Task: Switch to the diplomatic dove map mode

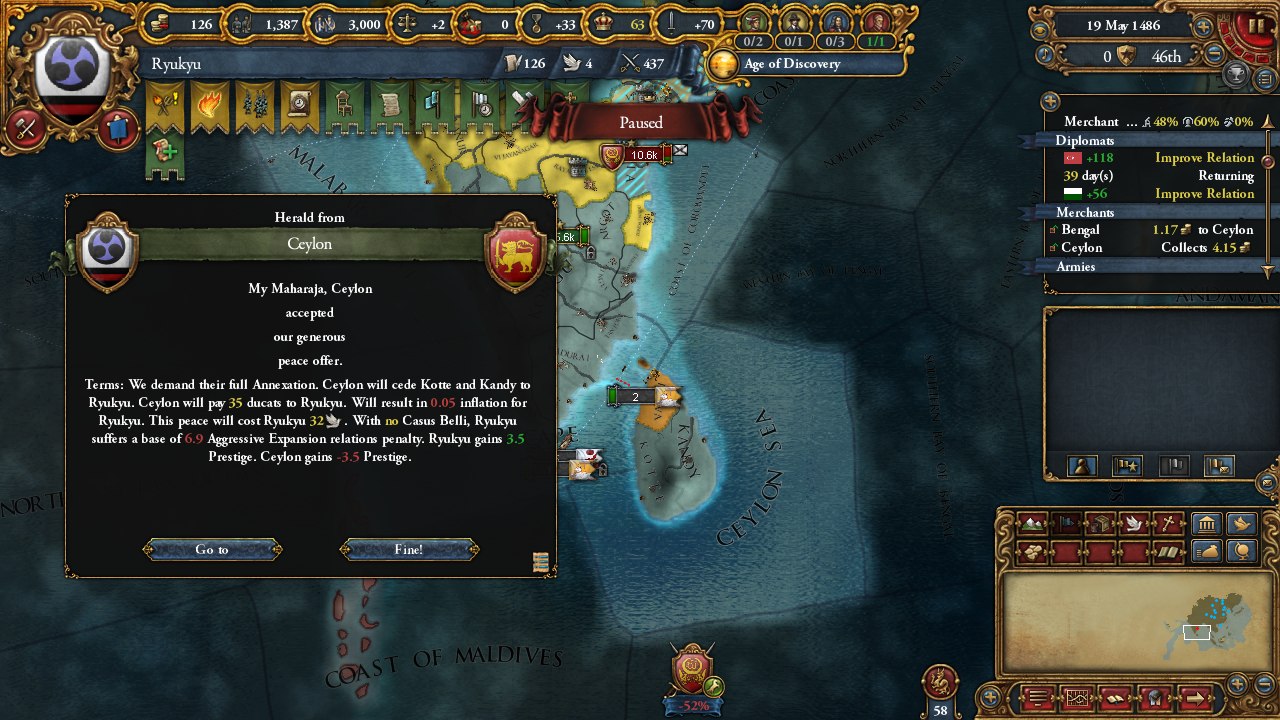Action: click(x=1133, y=524)
